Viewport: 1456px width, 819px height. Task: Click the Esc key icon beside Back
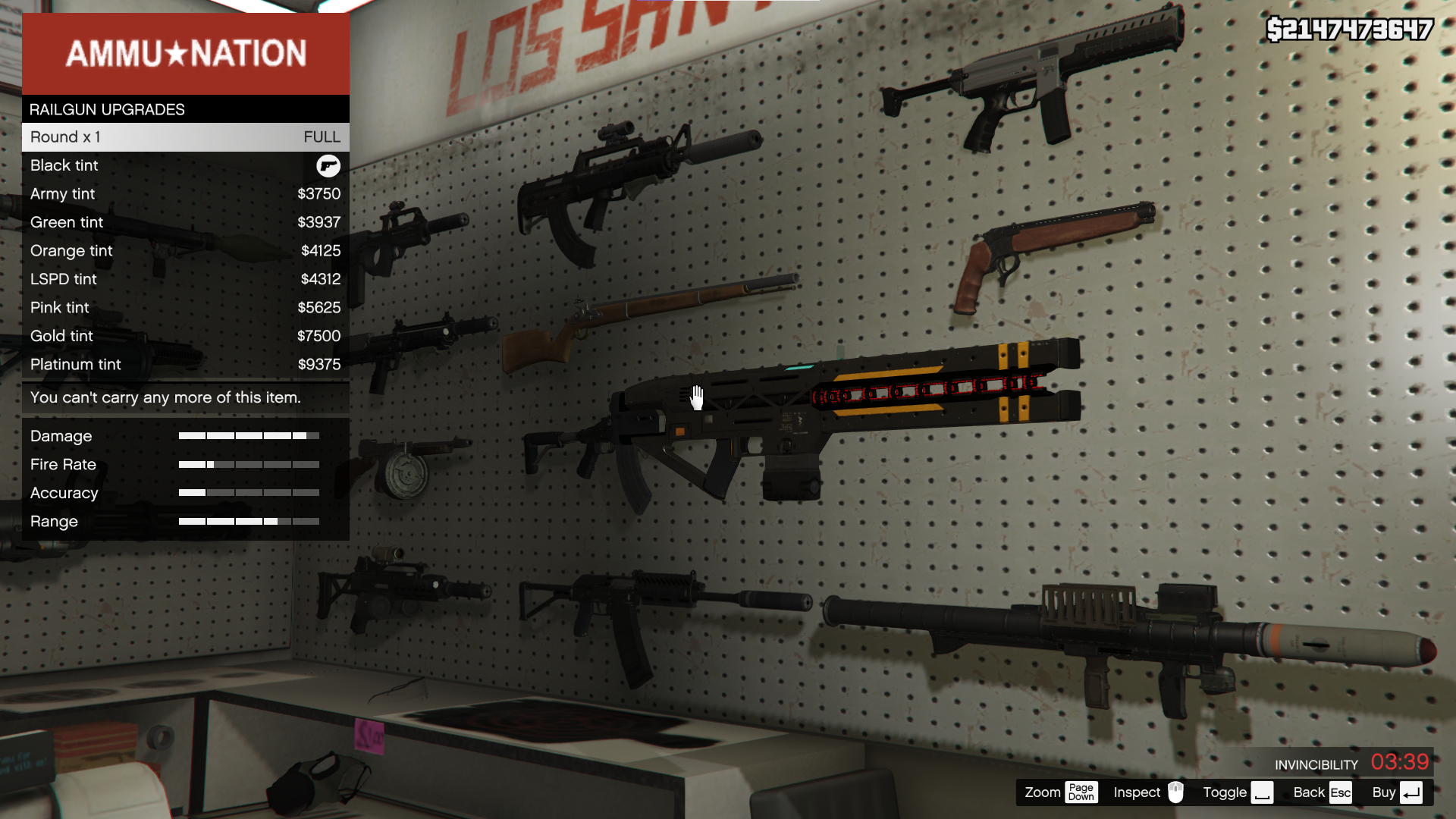1341,792
